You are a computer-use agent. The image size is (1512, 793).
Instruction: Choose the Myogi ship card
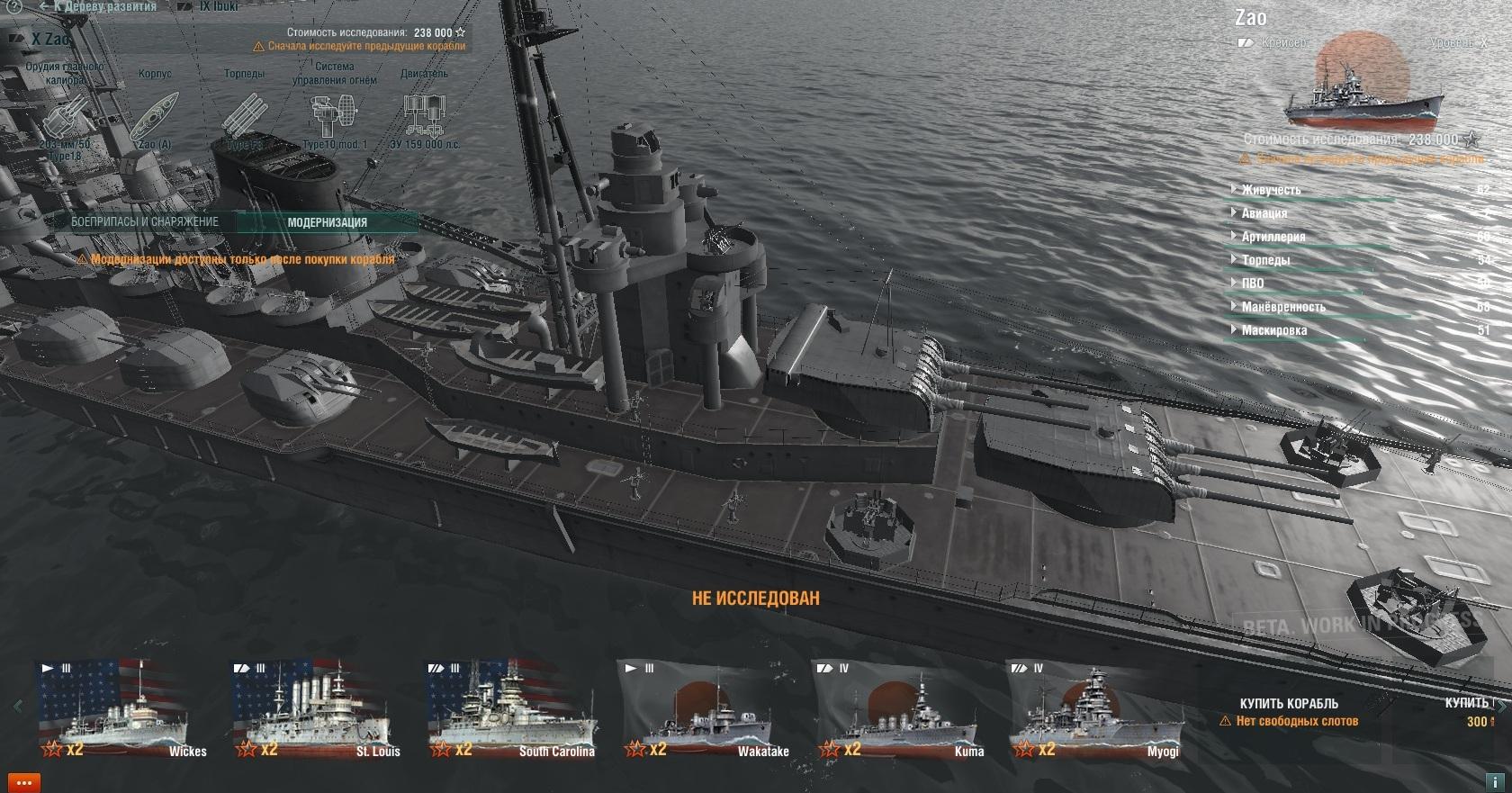coord(1094,711)
